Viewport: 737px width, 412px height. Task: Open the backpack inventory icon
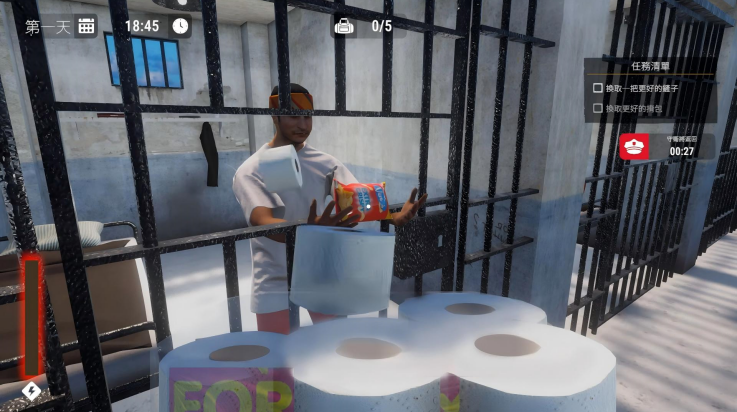344,26
